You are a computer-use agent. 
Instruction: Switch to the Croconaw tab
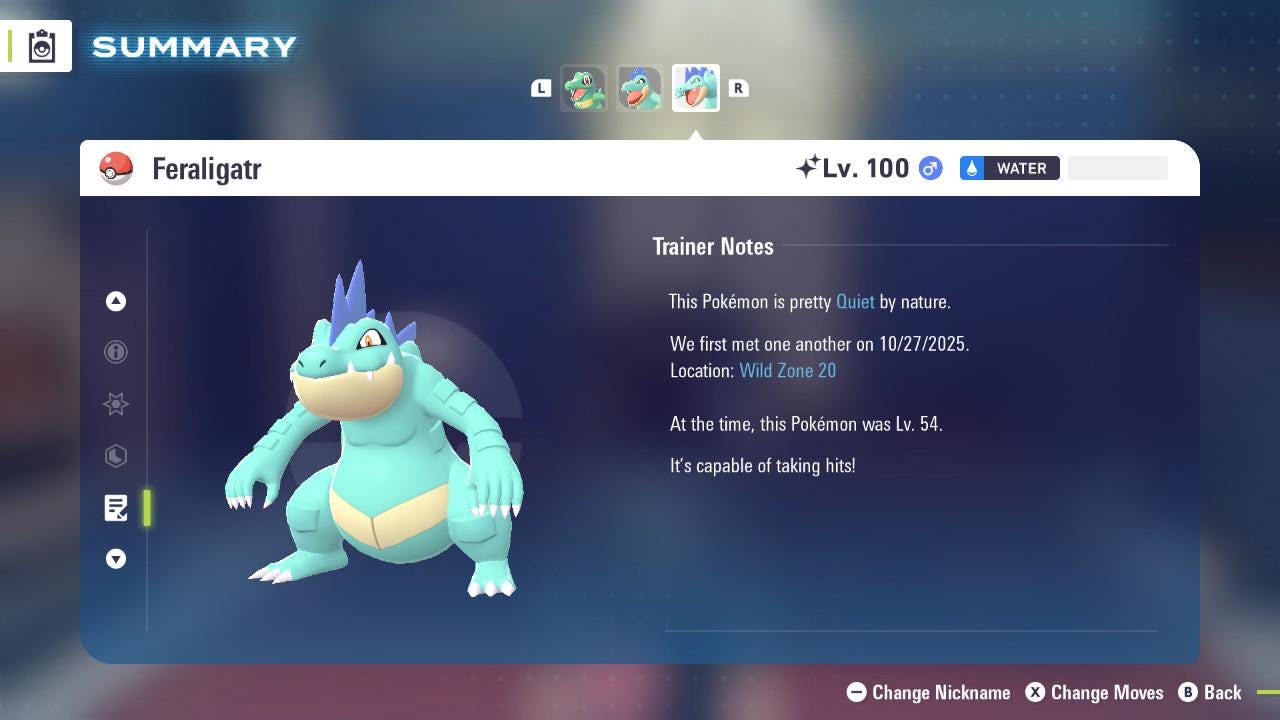(x=640, y=88)
